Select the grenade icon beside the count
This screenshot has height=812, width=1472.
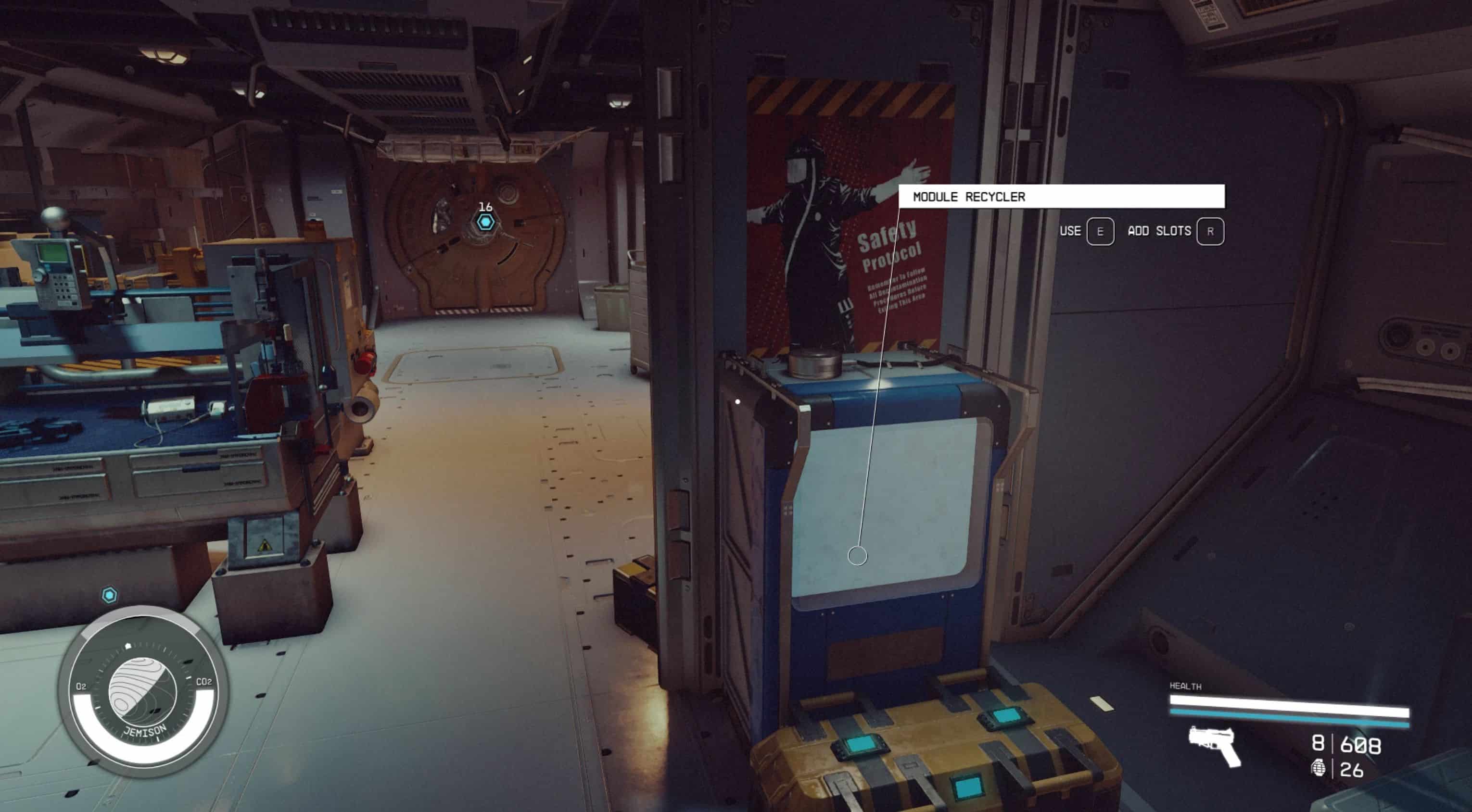1318,769
